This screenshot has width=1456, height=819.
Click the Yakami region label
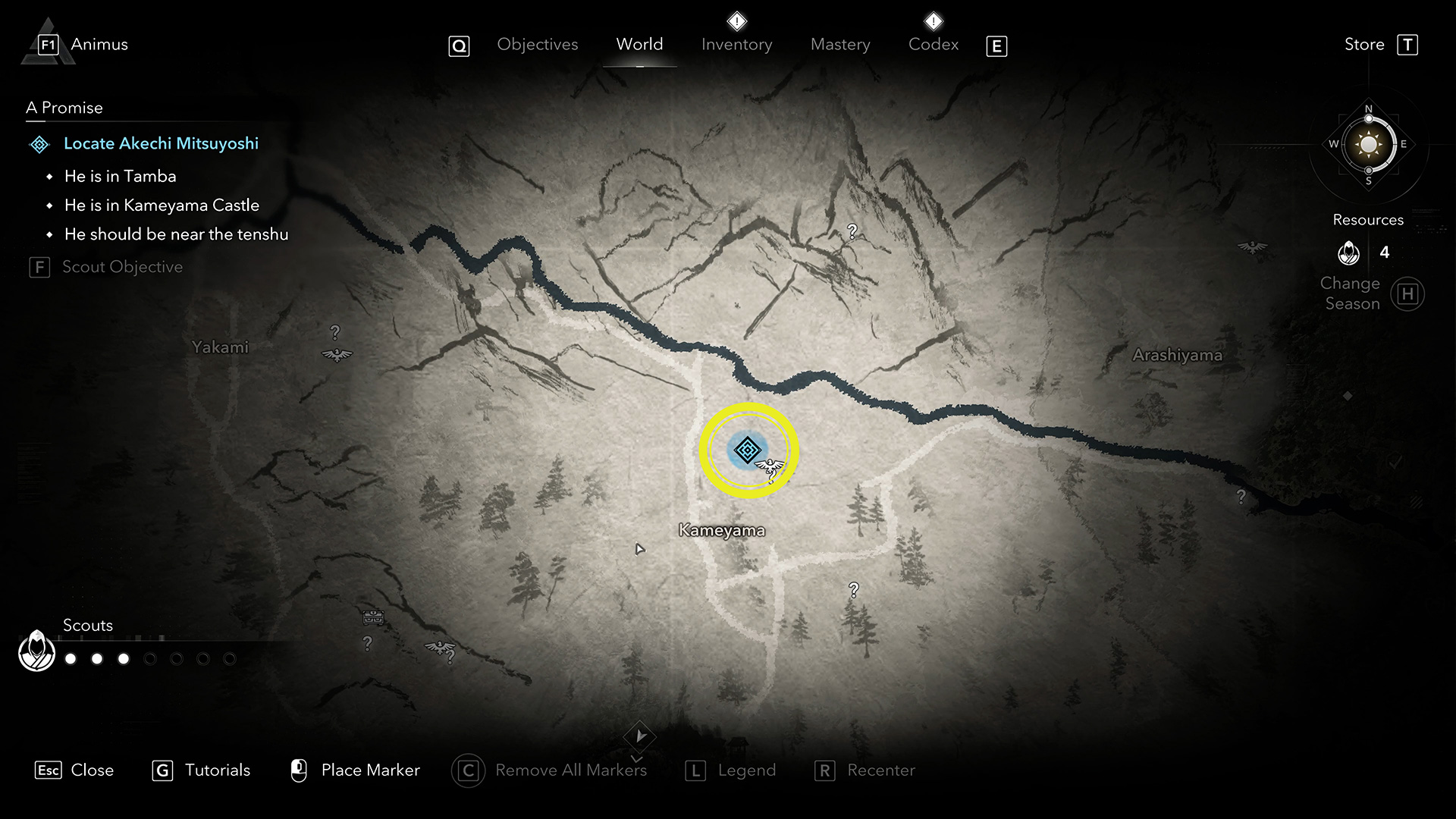tap(220, 347)
